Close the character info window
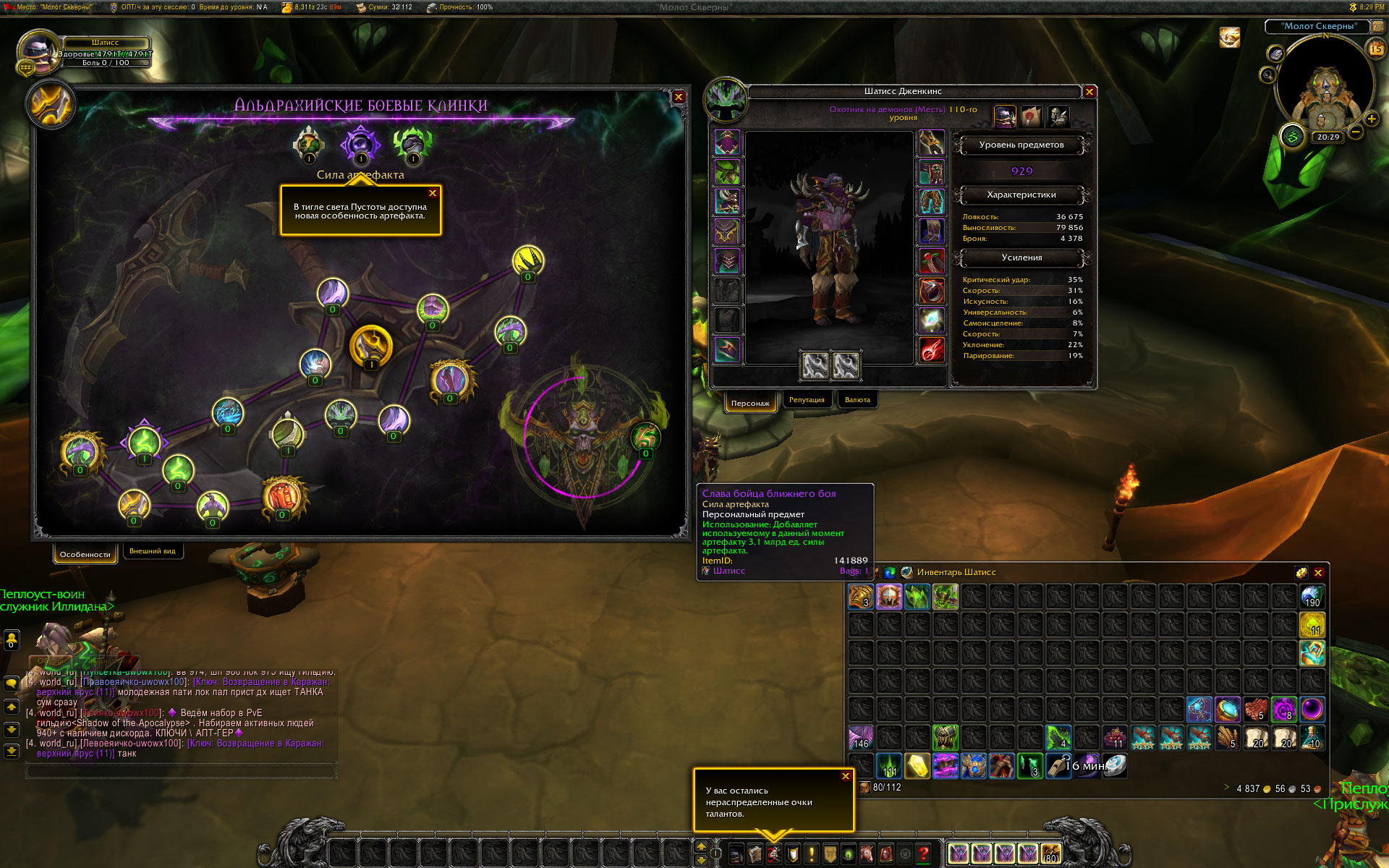This screenshot has height=868, width=1389. 1089,92
